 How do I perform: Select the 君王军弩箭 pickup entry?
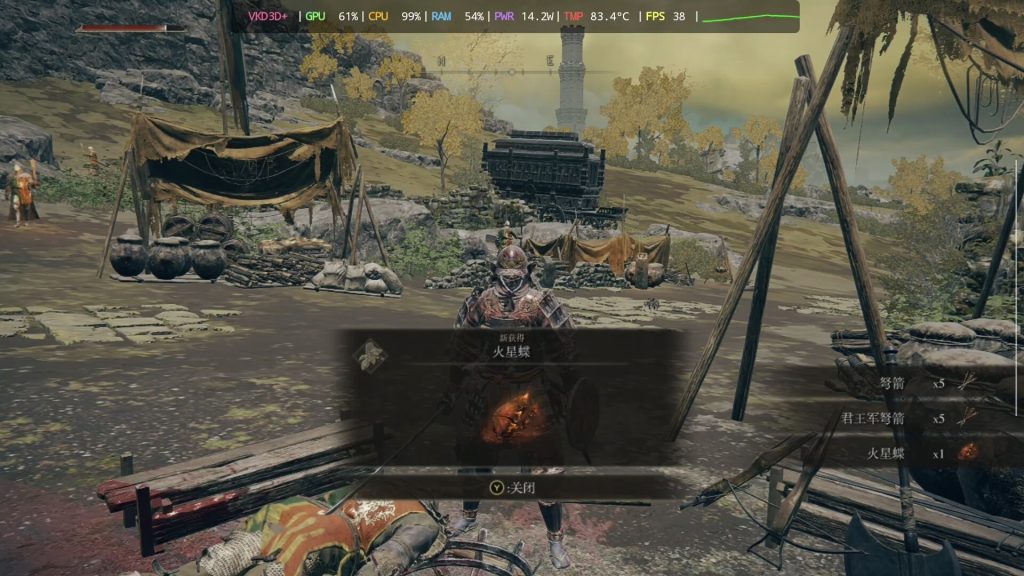click(900, 418)
